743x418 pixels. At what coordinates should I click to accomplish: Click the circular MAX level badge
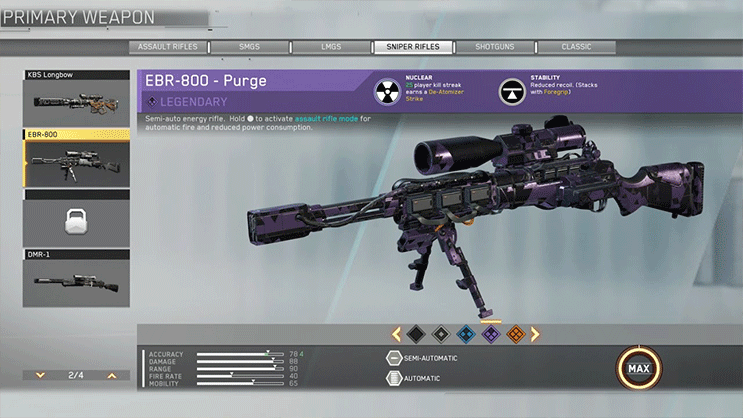tap(637, 370)
